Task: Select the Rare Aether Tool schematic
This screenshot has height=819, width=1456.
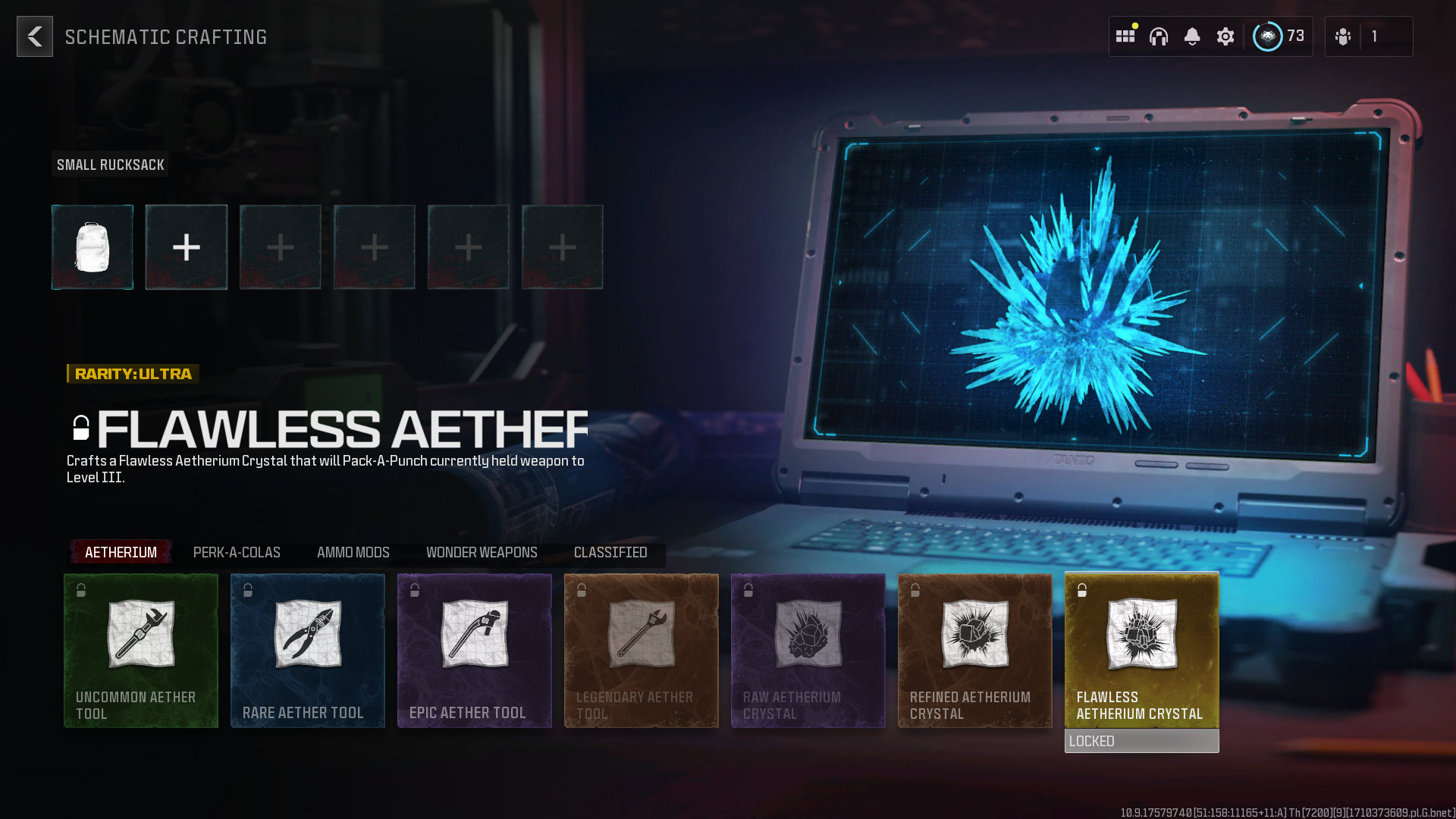Action: click(x=308, y=650)
